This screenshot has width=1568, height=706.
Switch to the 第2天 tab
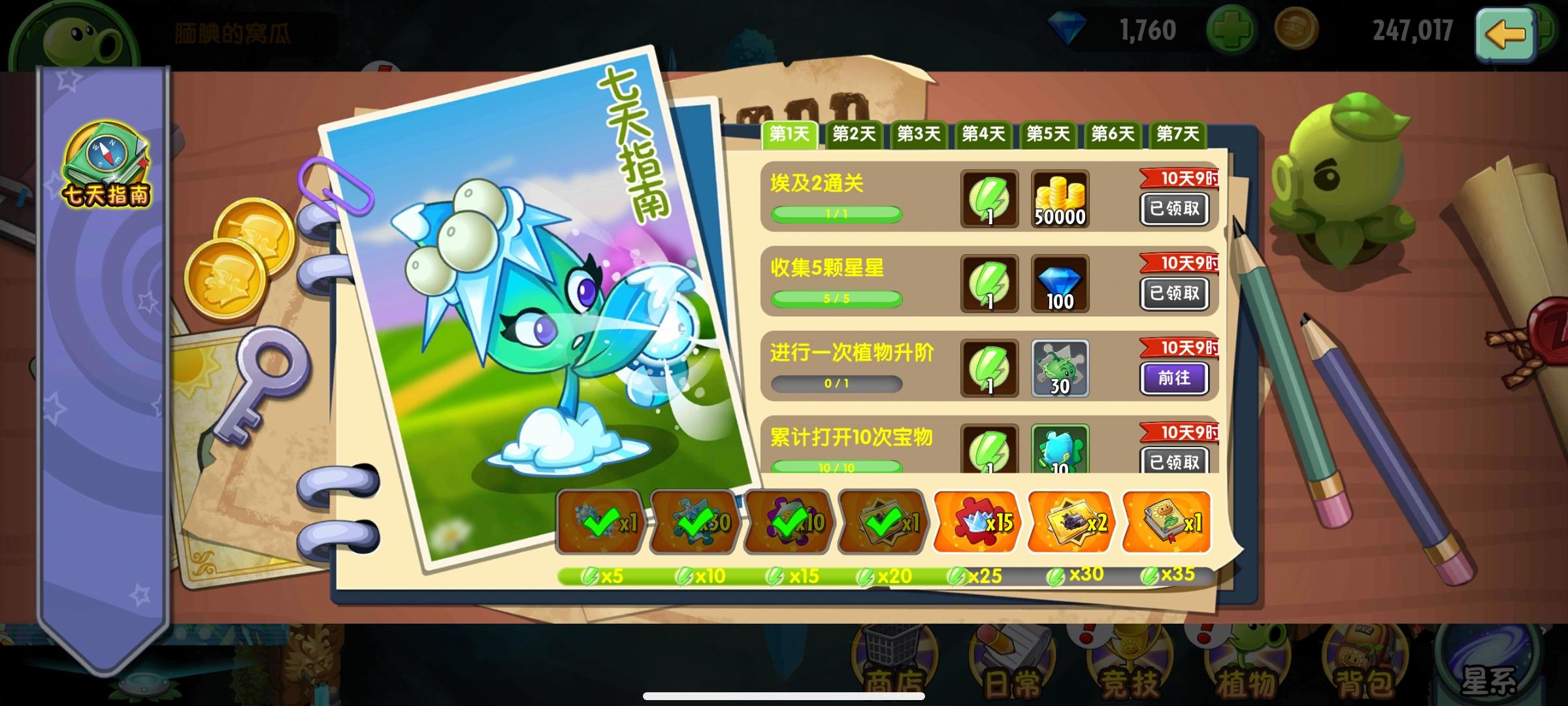point(854,134)
